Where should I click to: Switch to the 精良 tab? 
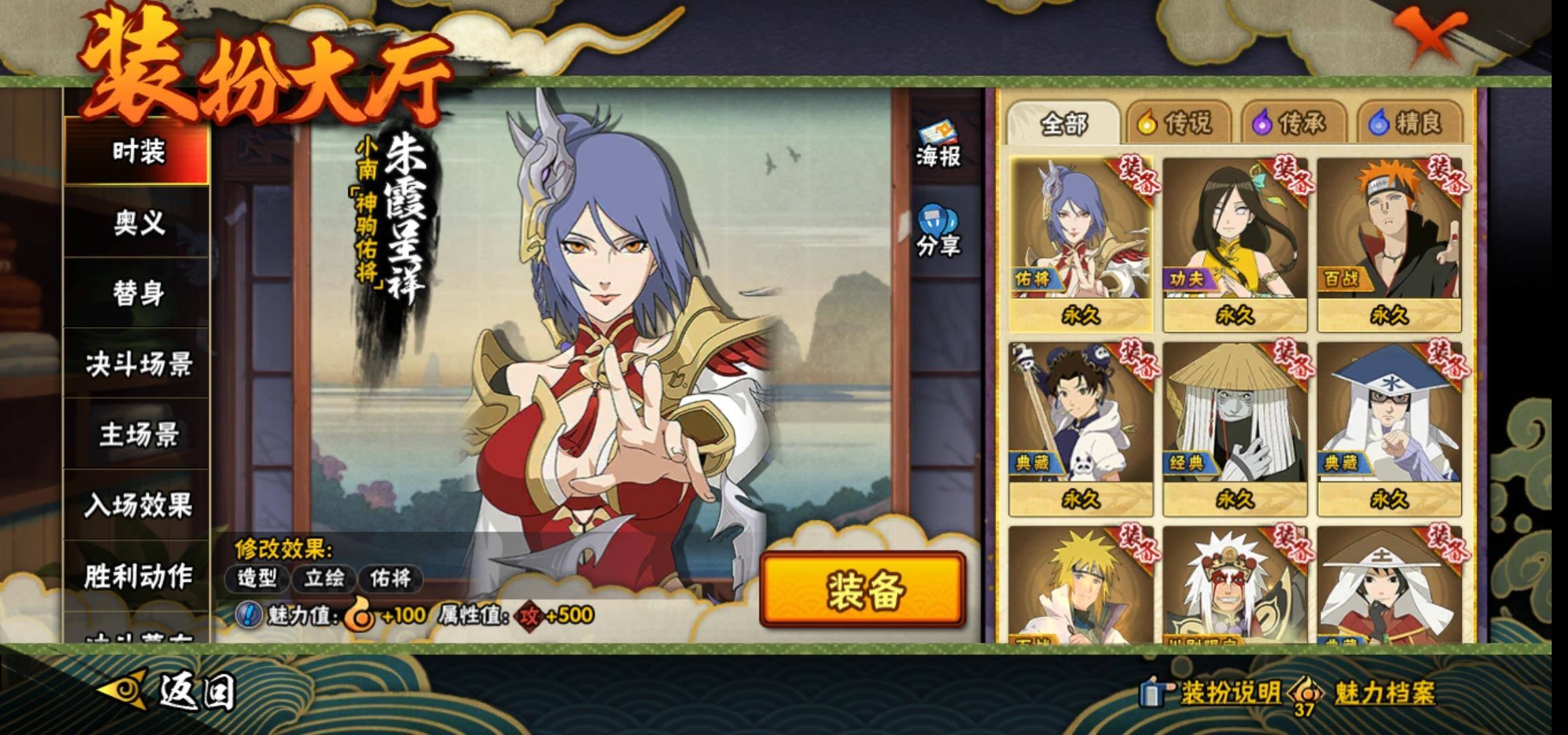(1407, 124)
